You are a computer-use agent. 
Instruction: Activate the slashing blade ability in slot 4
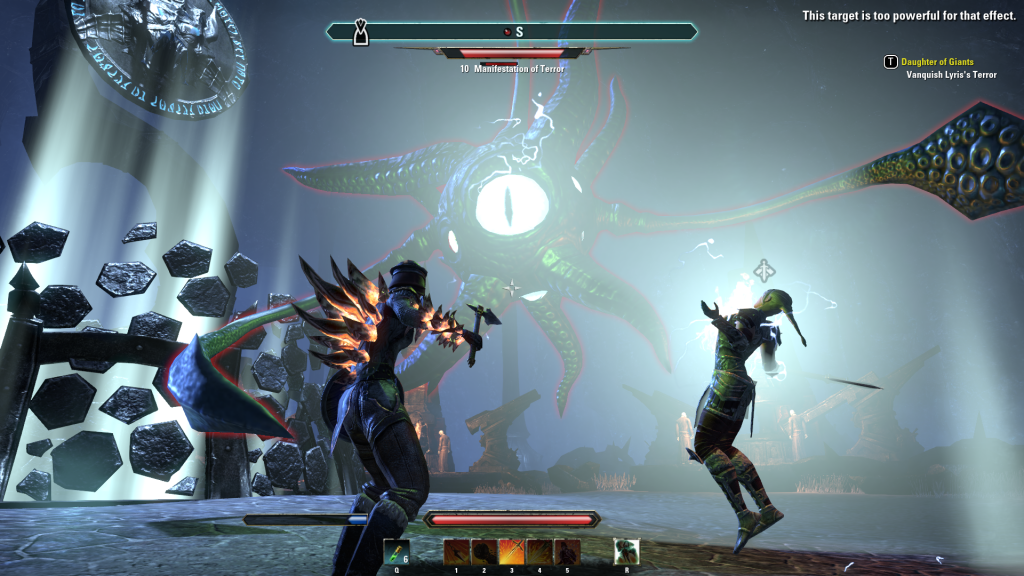[540, 551]
